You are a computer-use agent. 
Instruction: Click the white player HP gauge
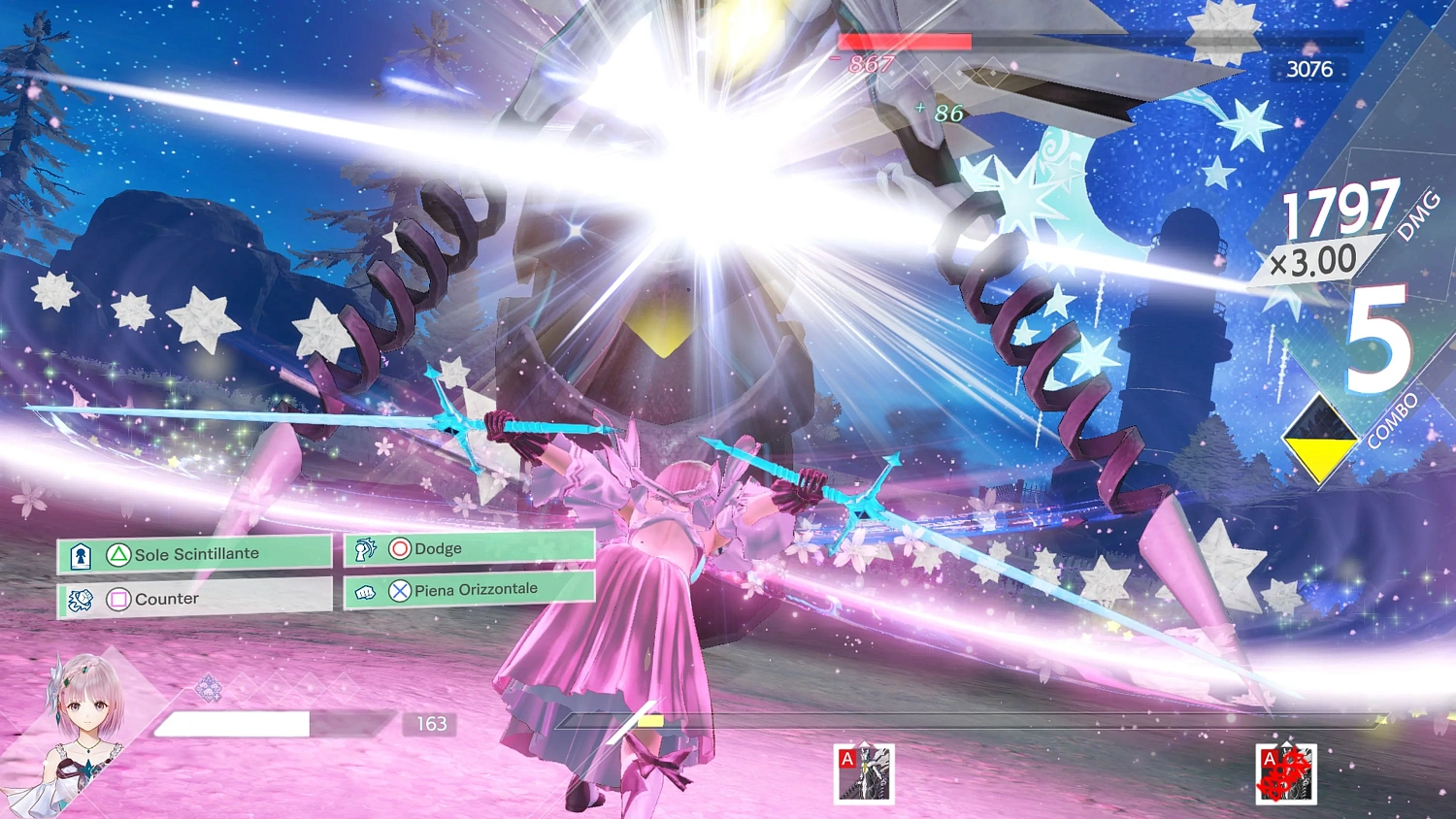click(233, 724)
